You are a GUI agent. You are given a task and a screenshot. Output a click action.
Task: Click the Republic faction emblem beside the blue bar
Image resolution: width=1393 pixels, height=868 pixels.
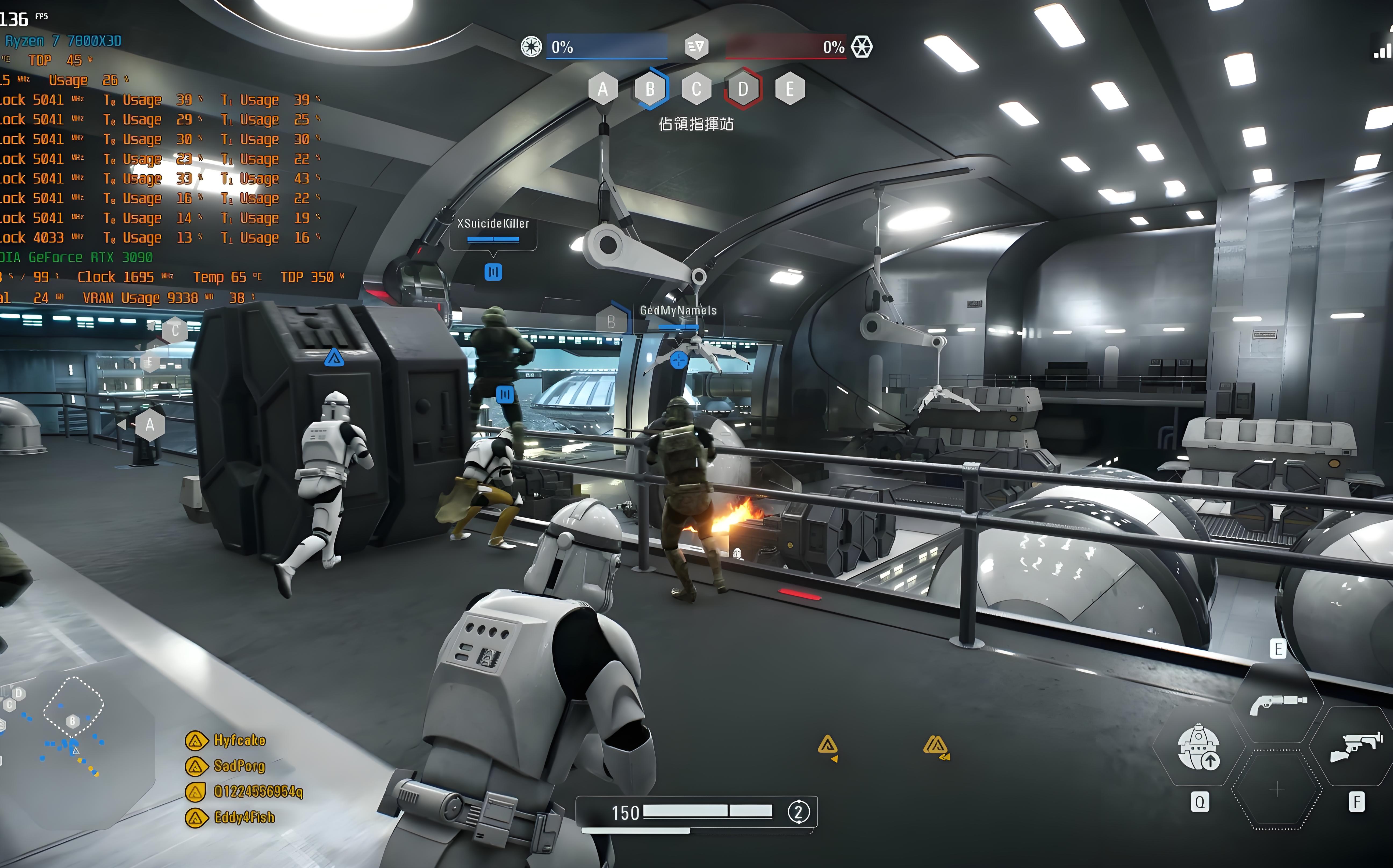(x=531, y=46)
